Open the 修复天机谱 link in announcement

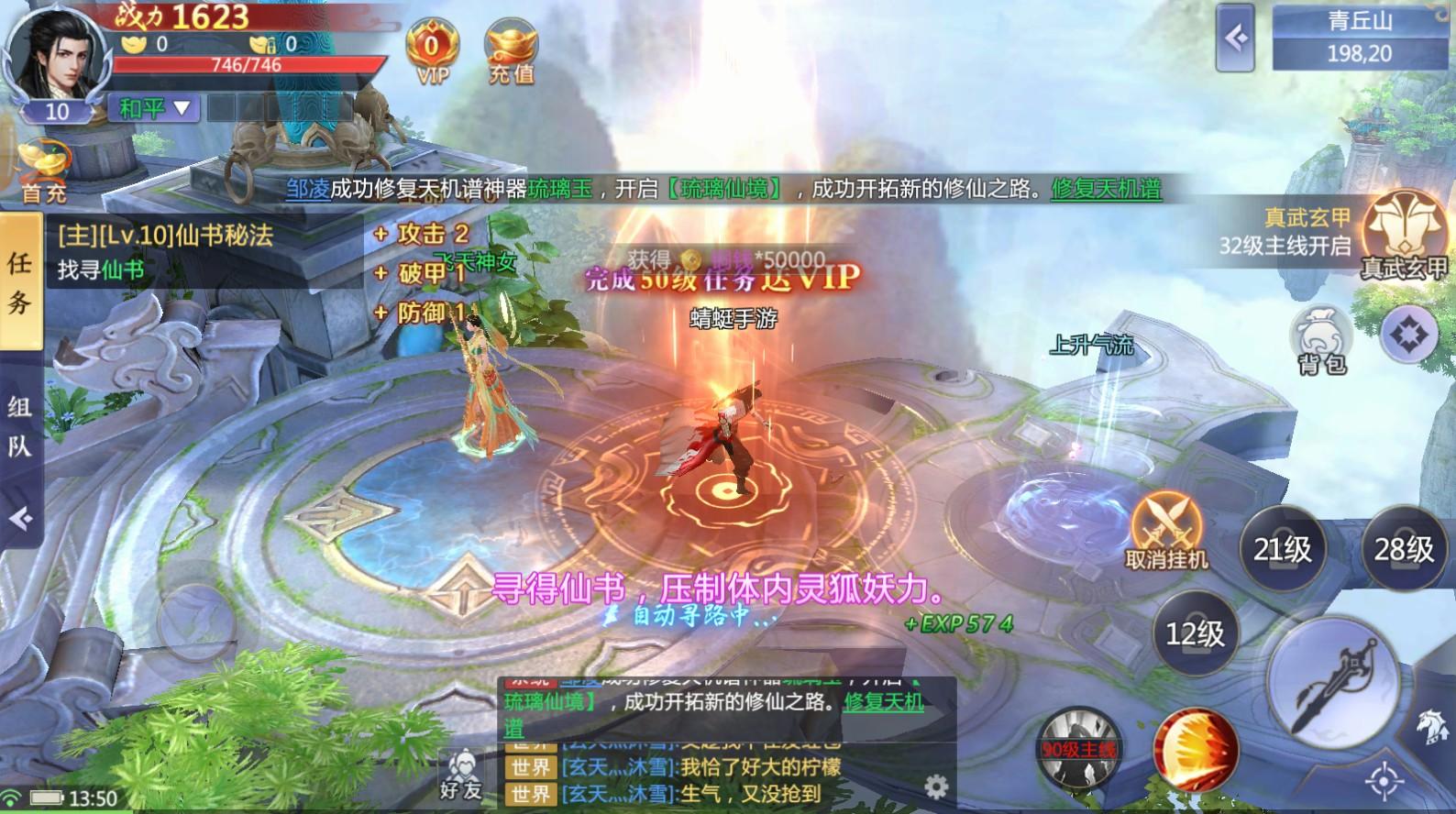click(1108, 190)
